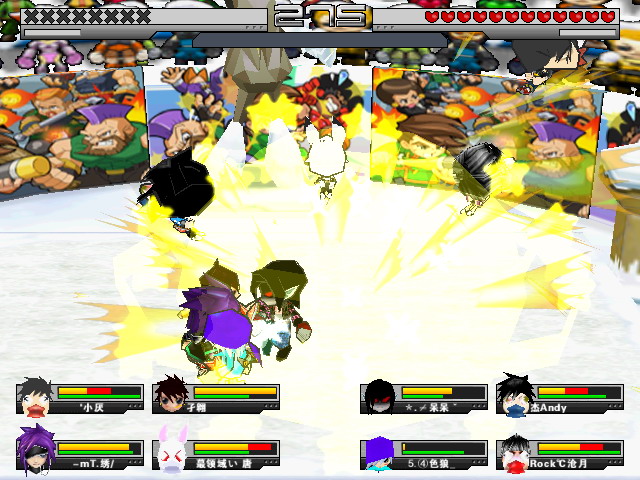
Task: Select the 子翔 player portrait
Action: coord(171,395)
